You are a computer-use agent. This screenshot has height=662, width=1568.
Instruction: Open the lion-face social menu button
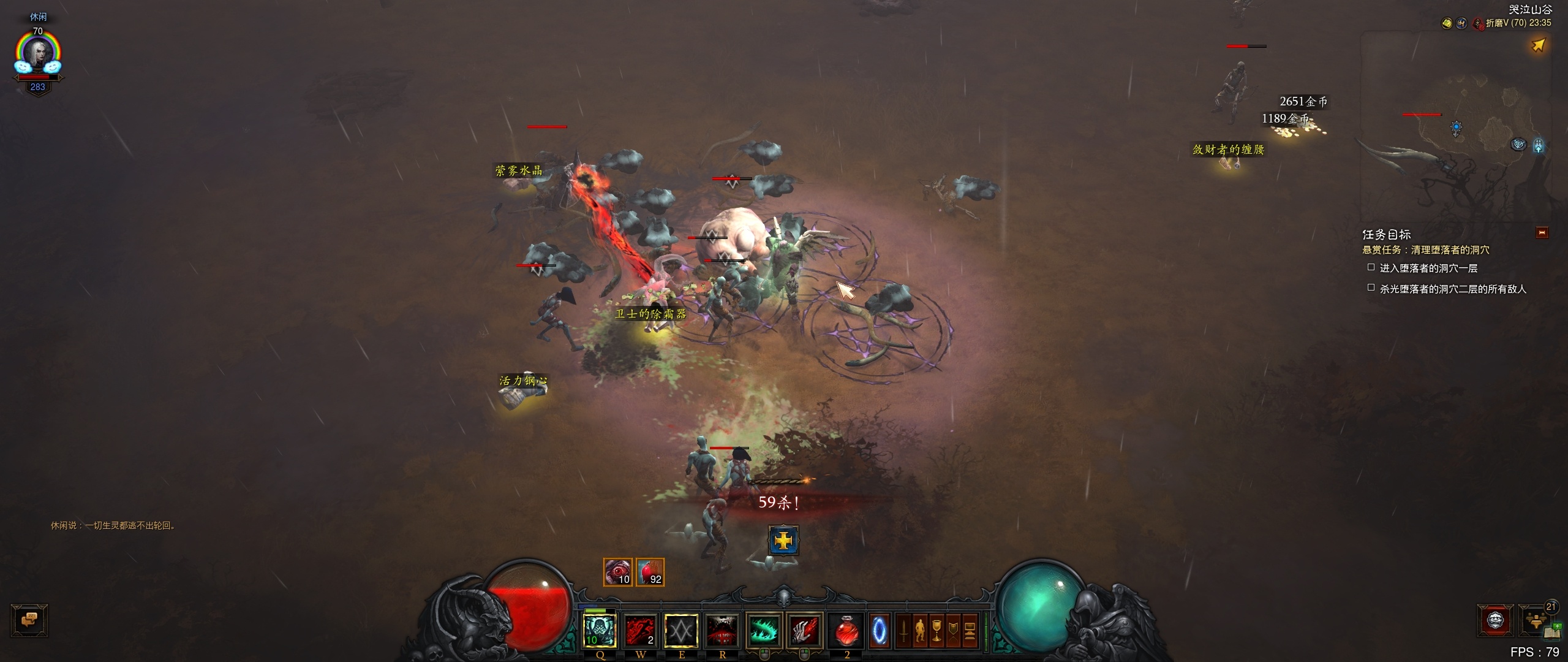[x=1496, y=620]
